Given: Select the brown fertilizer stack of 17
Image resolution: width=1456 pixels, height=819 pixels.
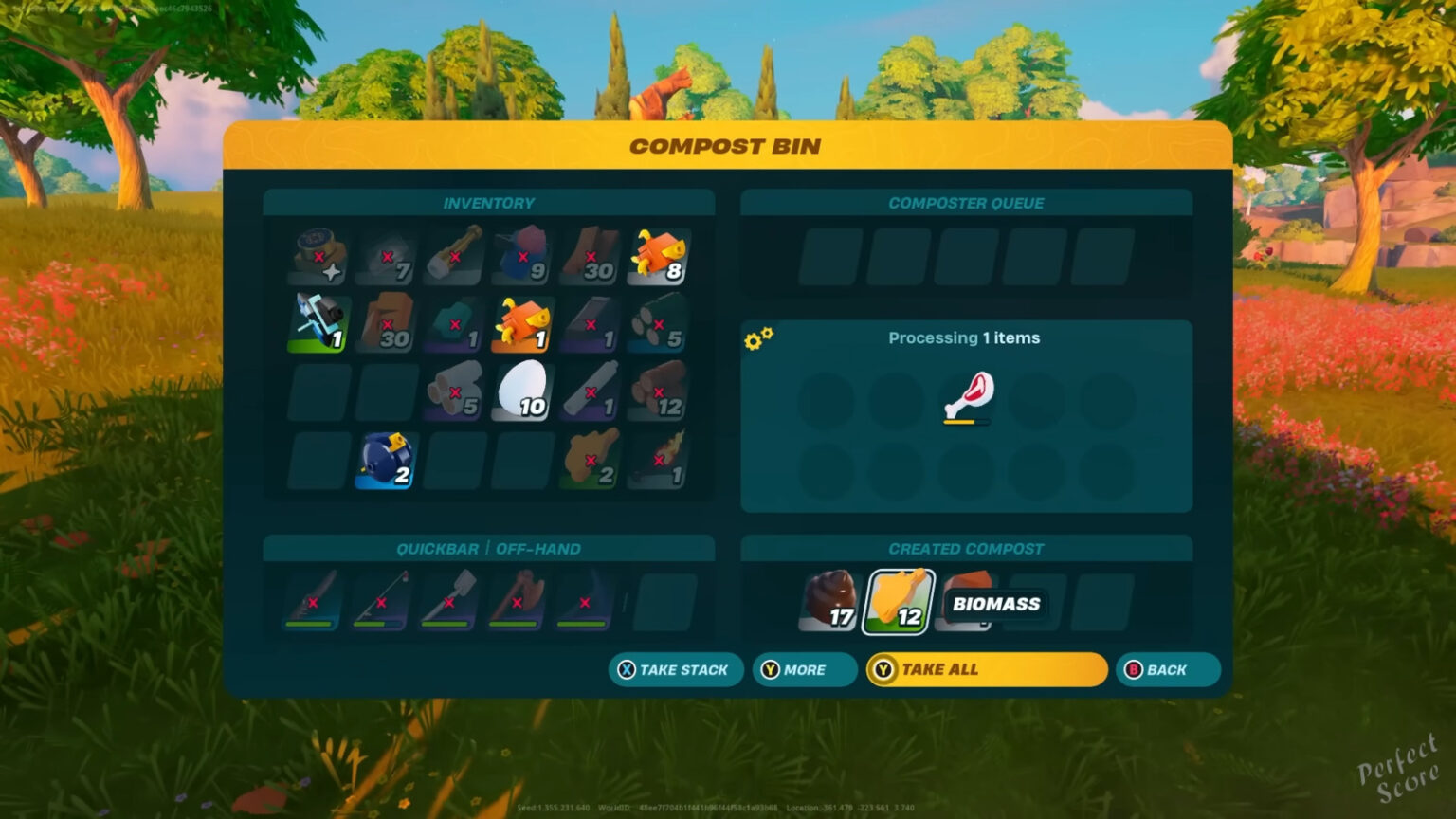Looking at the screenshot, I should tap(830, 602).
